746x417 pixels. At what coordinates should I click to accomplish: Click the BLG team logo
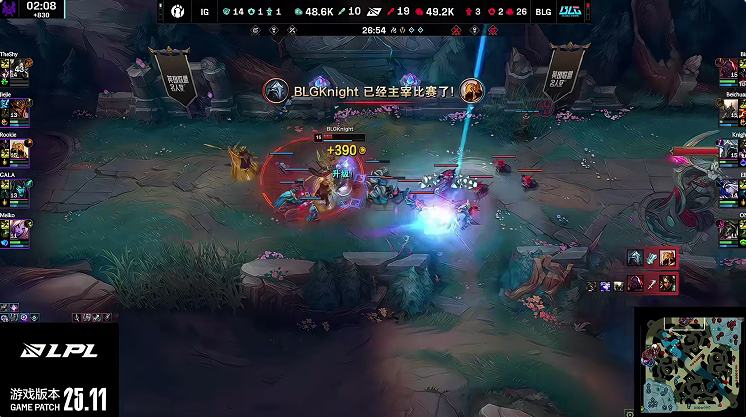571,13
